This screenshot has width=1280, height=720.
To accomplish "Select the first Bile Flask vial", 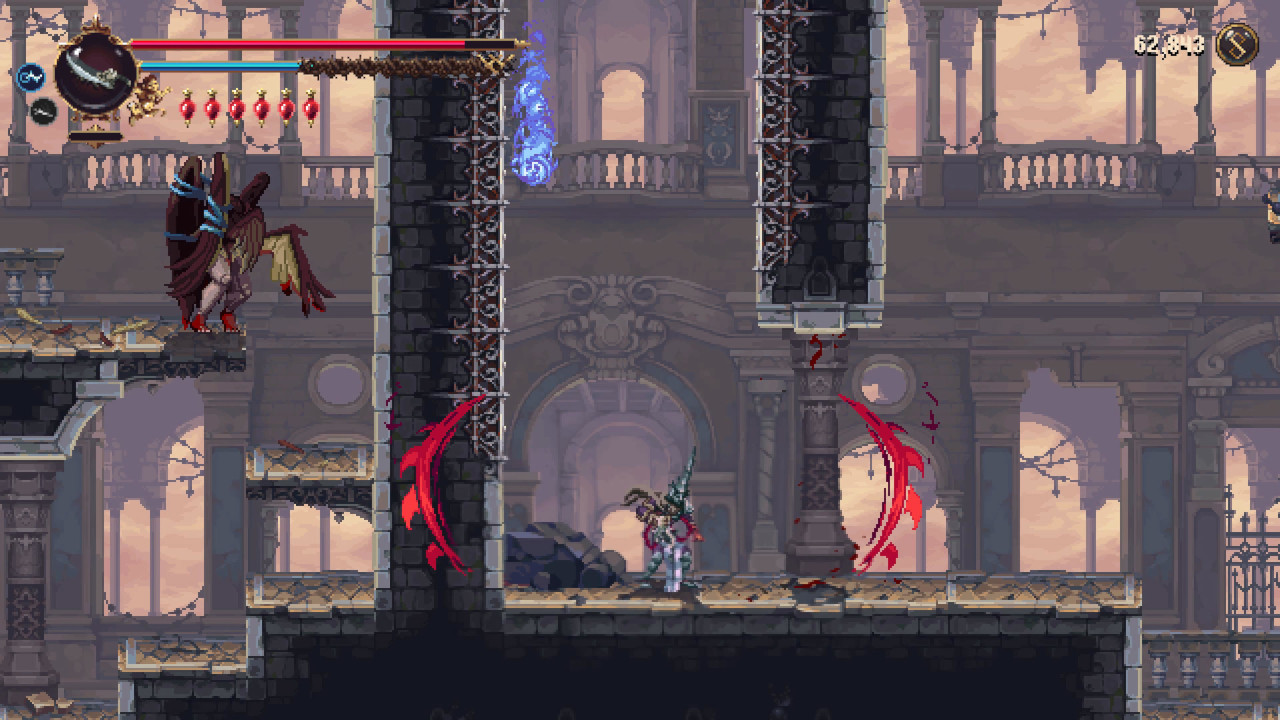I will tap(190, 105).
